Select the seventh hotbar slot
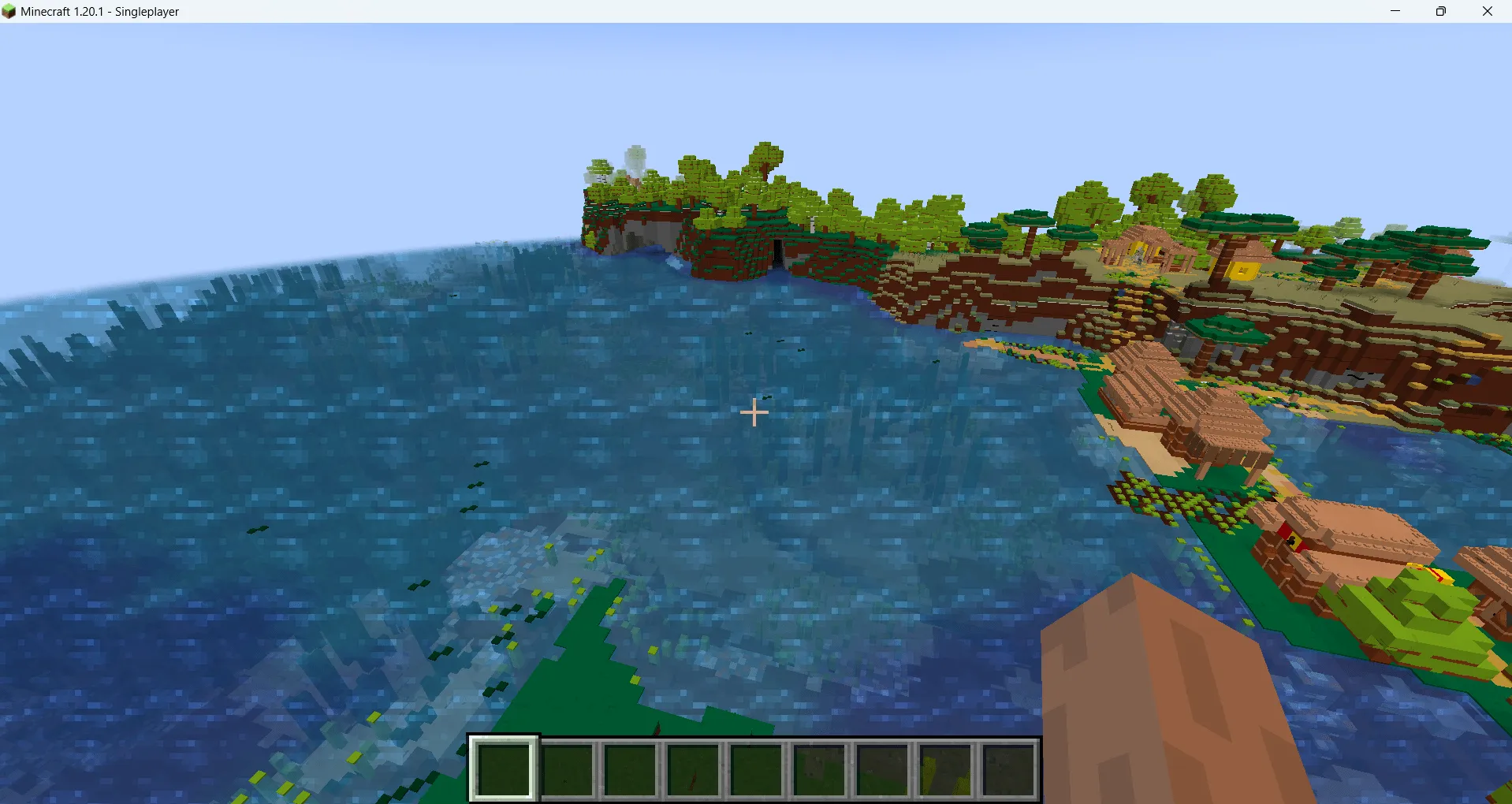Image resolution: width=1512 pixels, height=804 pixels. click(883, 769)
